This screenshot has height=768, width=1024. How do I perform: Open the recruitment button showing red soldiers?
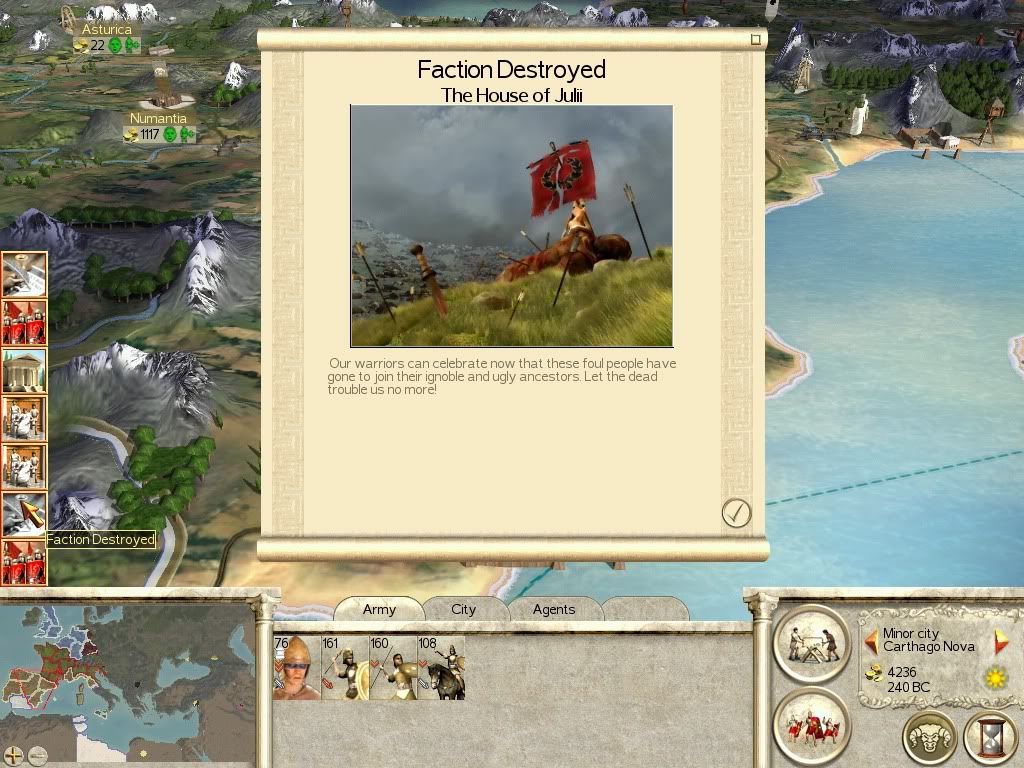[x=810, y=725]
